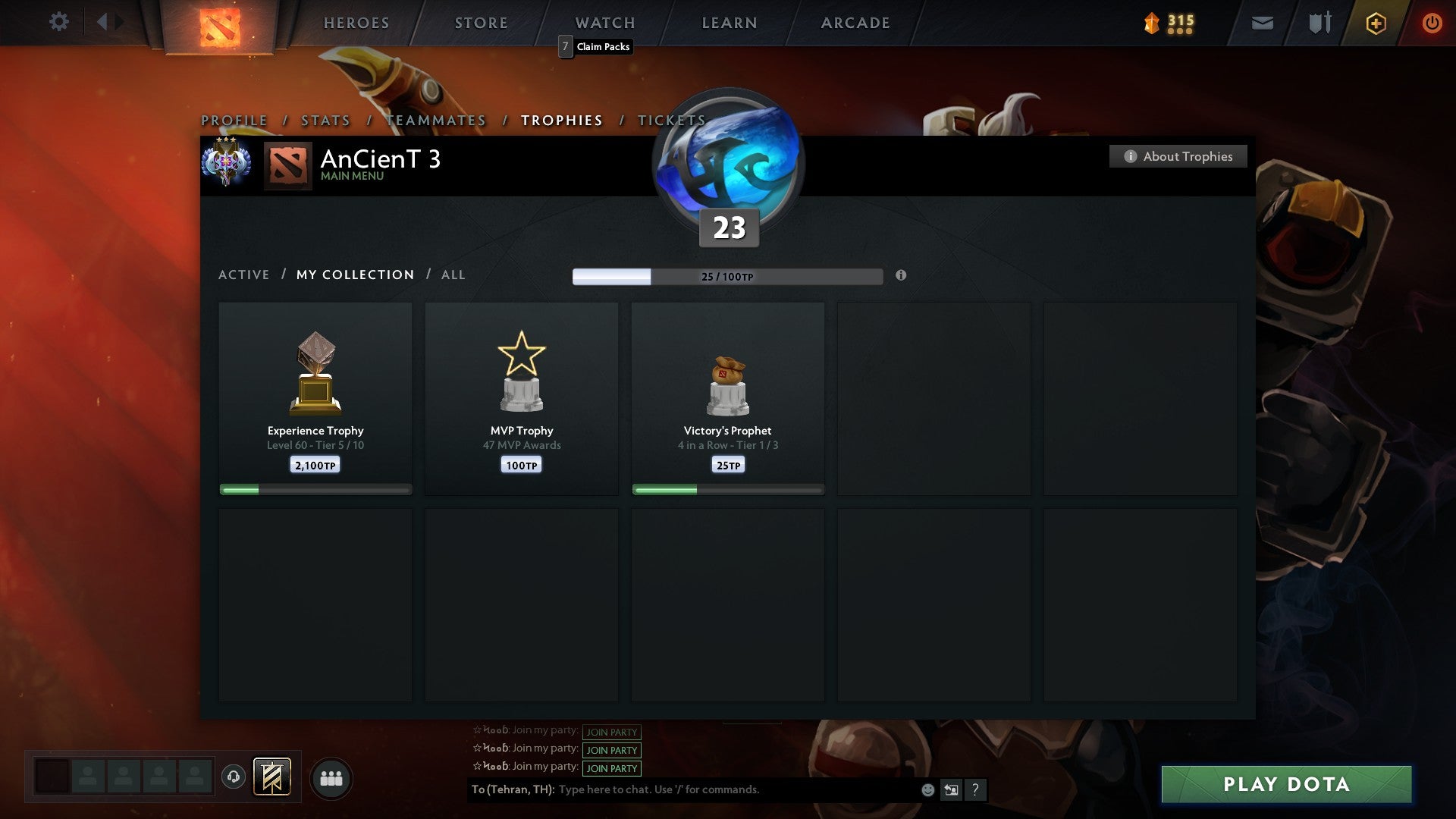Expand the Claim Packs notification
The width and height of the screenshot is (1456, 819).
(x=595, y=46)
